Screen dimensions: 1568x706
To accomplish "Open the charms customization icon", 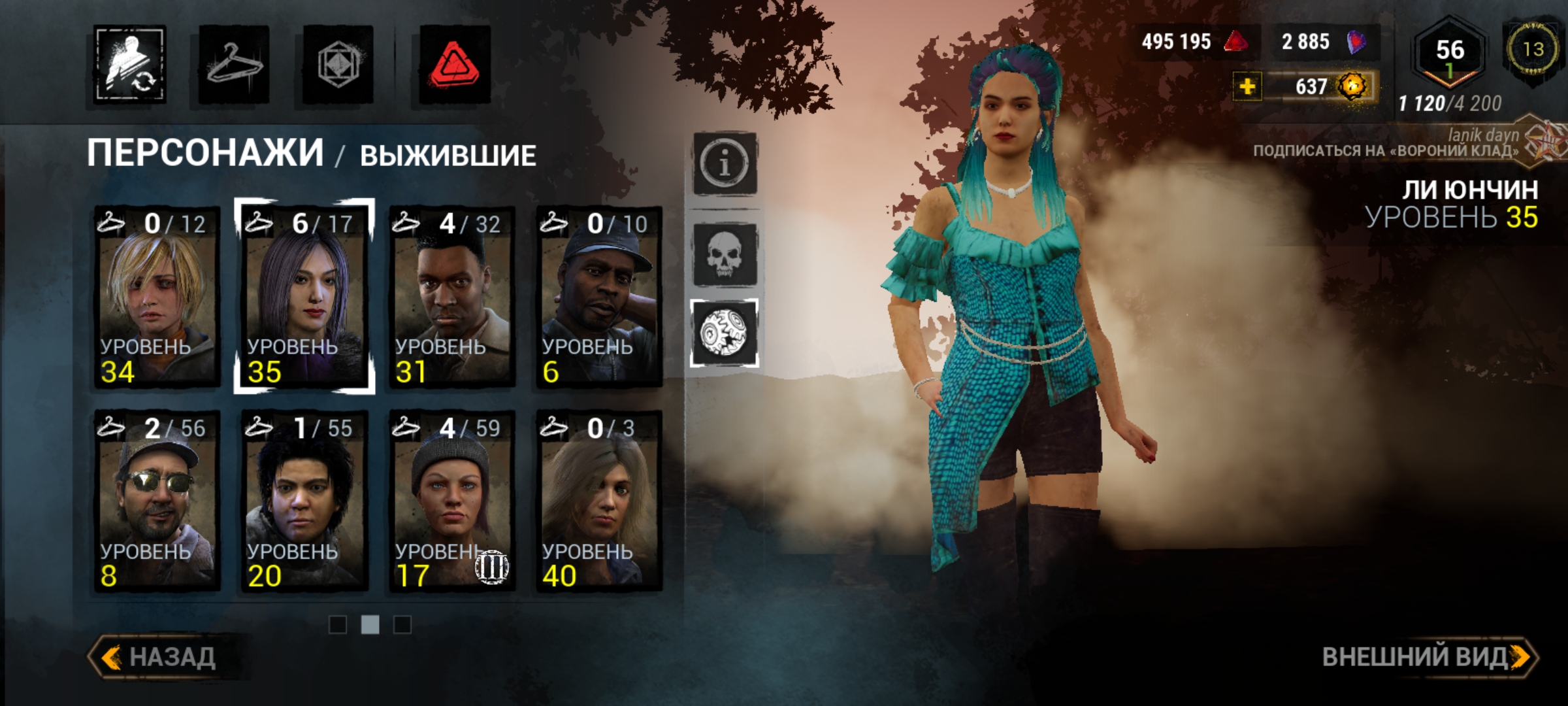I will pyautogui.click(x=338, y=62).
